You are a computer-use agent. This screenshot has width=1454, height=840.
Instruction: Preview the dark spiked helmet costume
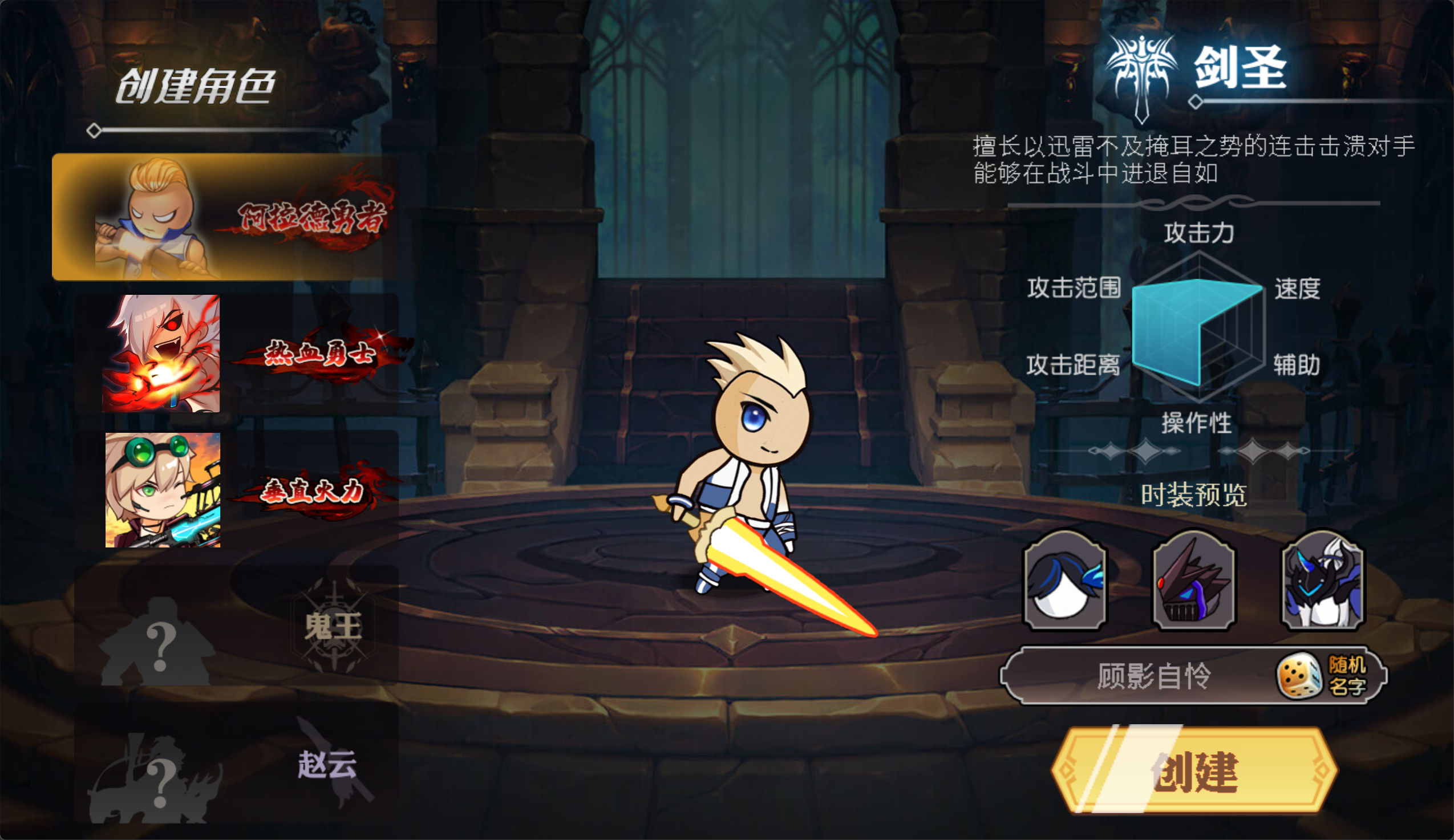pos(1193,581)
